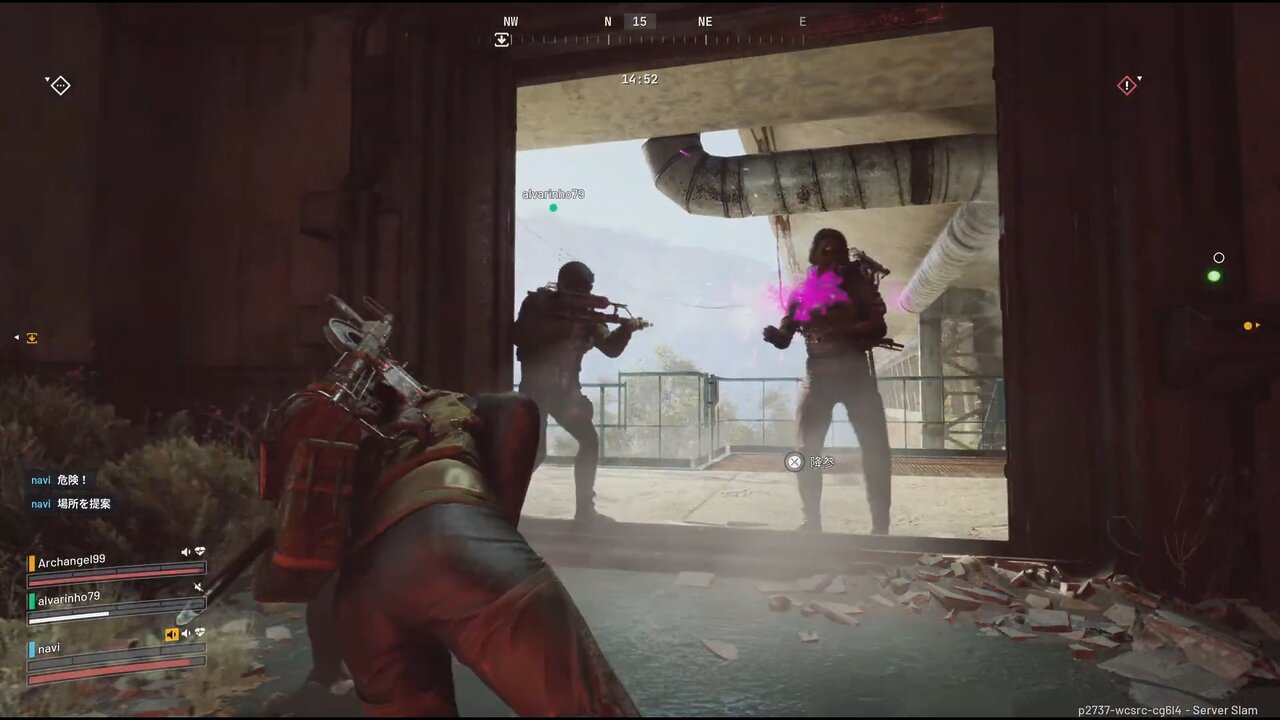Click the orange off-screen marker arrow
The height and width of the screenshot is (720, 1280).
coord(1250,326)
